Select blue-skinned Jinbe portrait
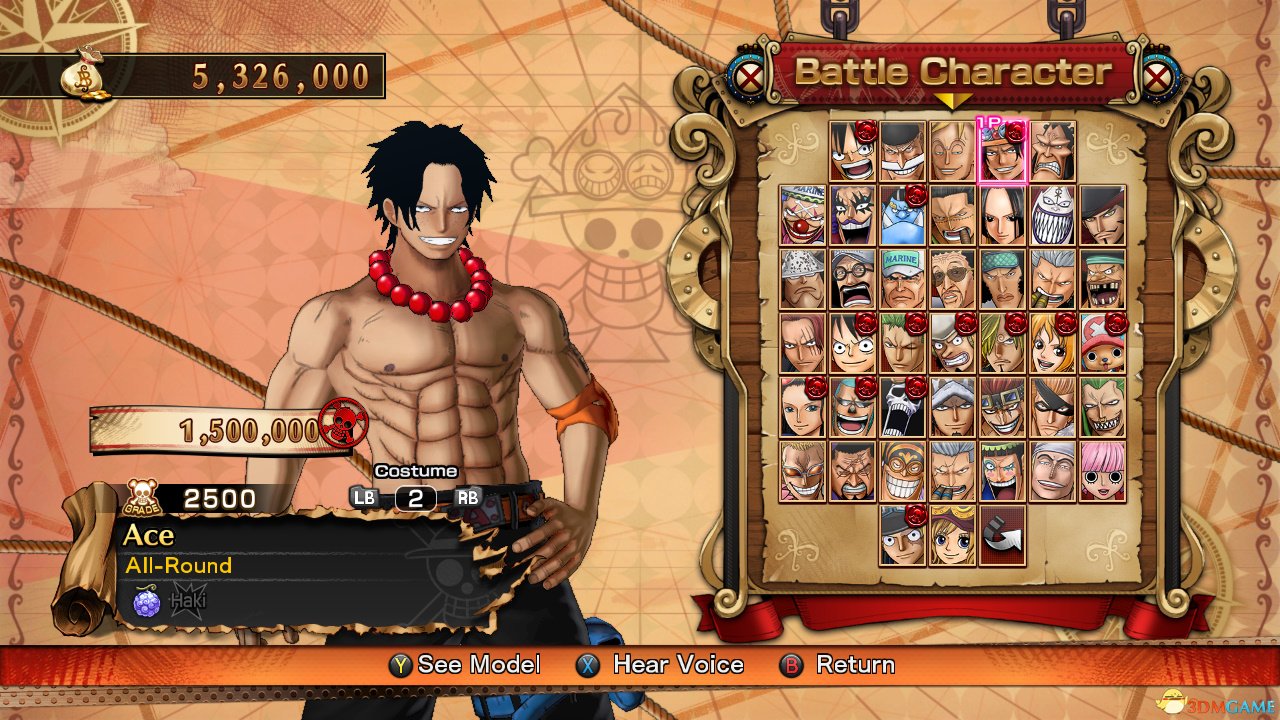Screen dimensions: 1280x720 pos(903,214)
